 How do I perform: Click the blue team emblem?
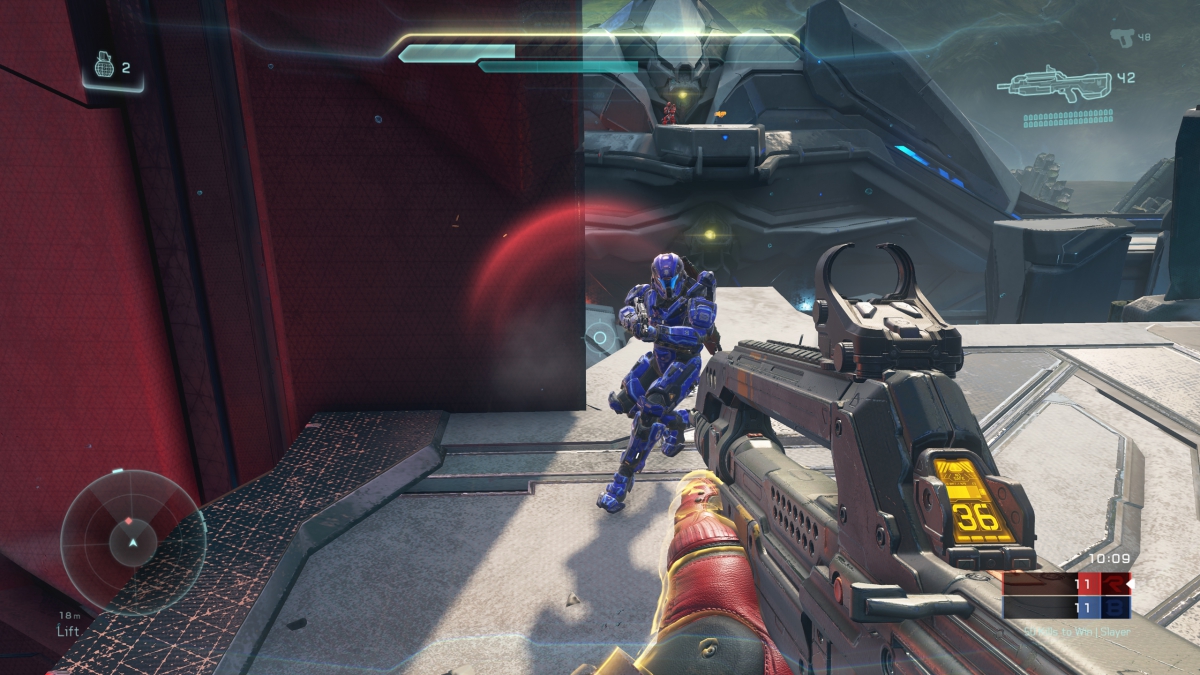point(1115,607)
